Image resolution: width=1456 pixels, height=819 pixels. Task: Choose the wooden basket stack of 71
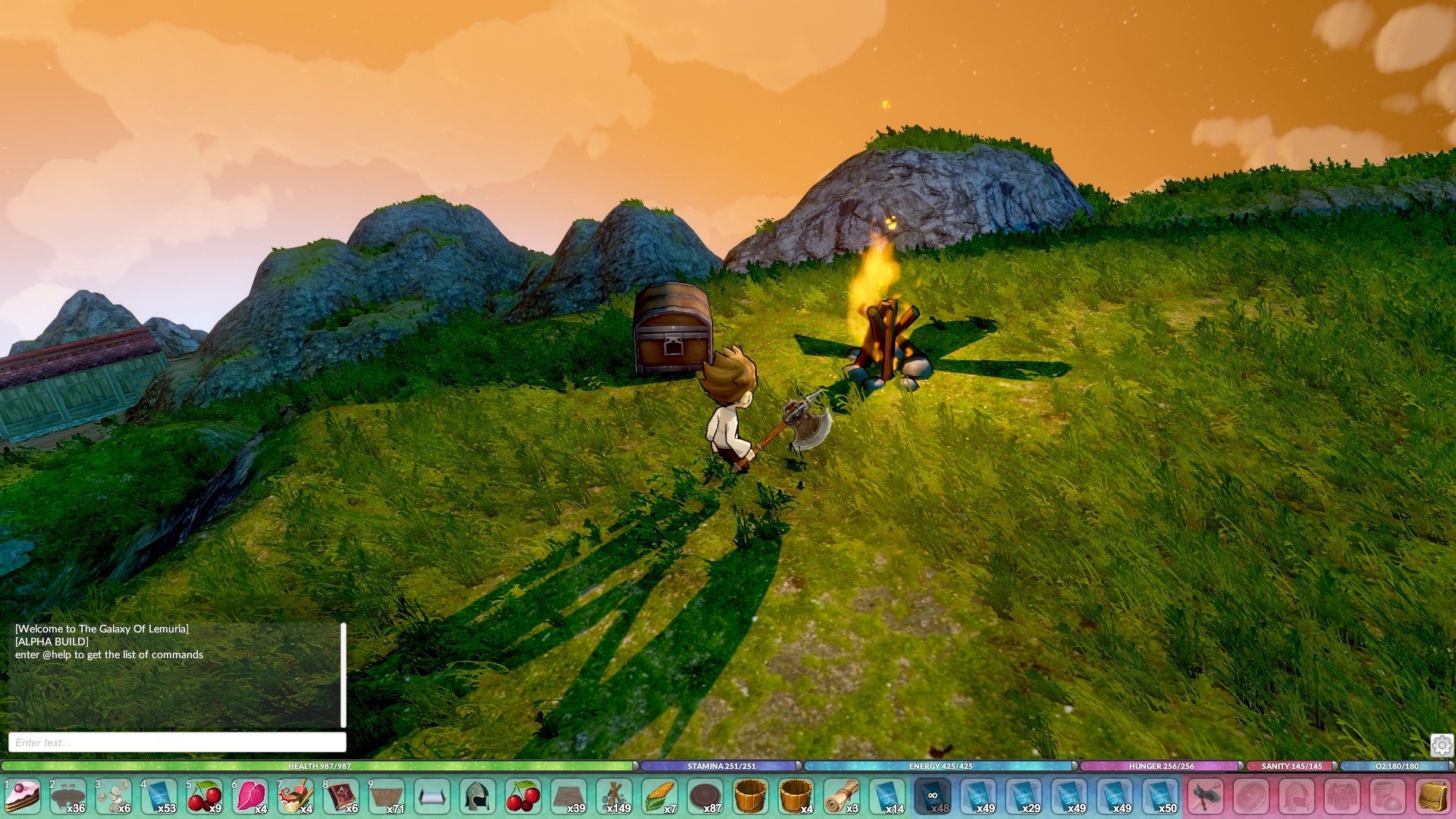pyautogui.click(x=387, y=797)
